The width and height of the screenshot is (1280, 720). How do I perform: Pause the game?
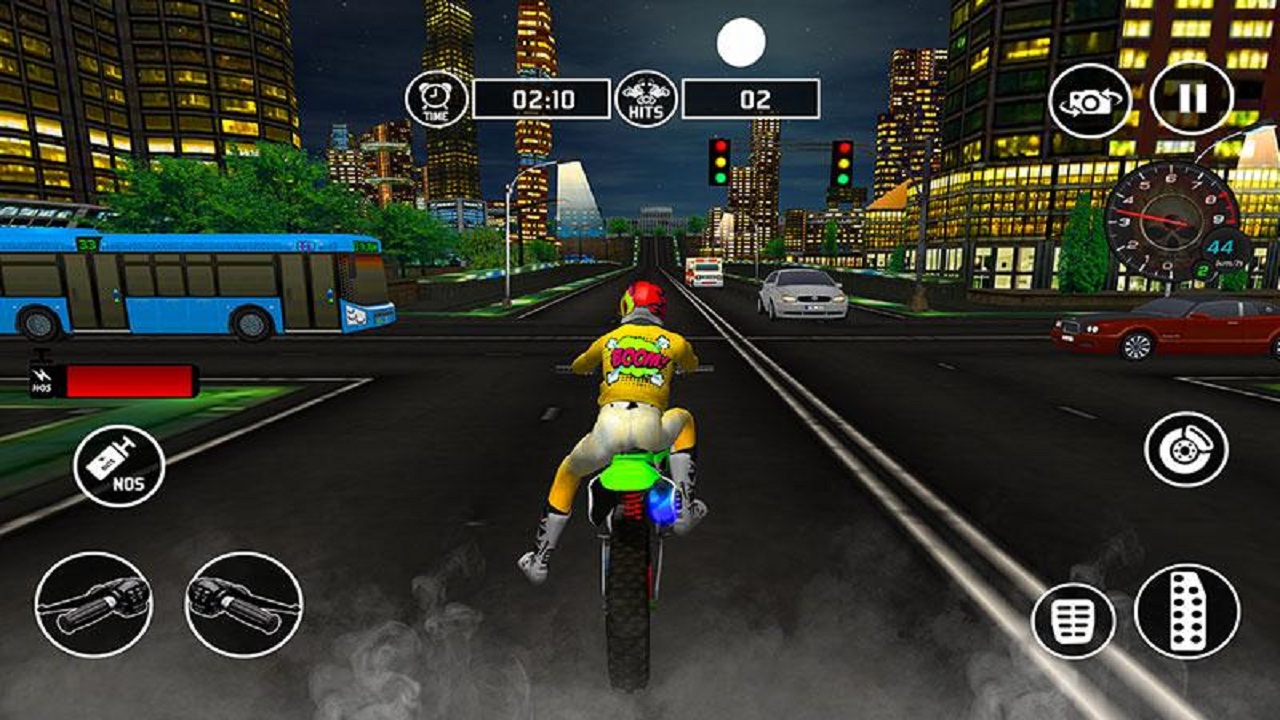1191,98
